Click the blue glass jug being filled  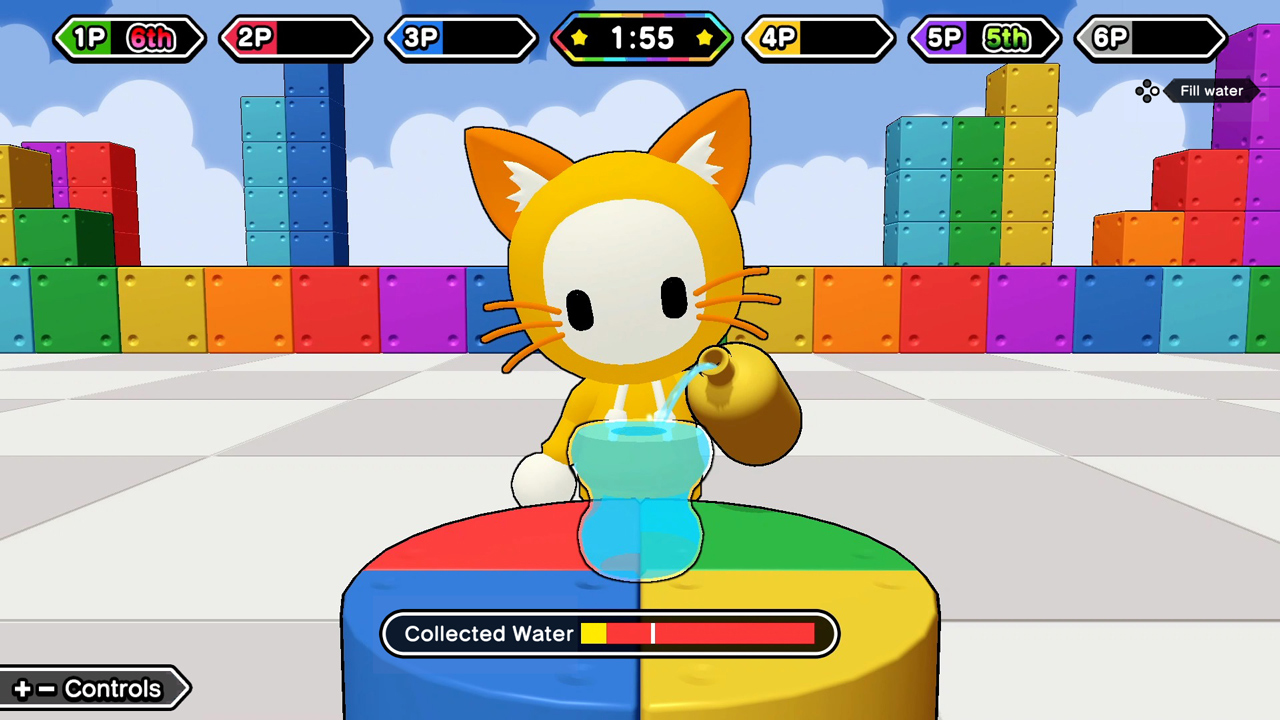pyautogui.click(x=640, y=500)
